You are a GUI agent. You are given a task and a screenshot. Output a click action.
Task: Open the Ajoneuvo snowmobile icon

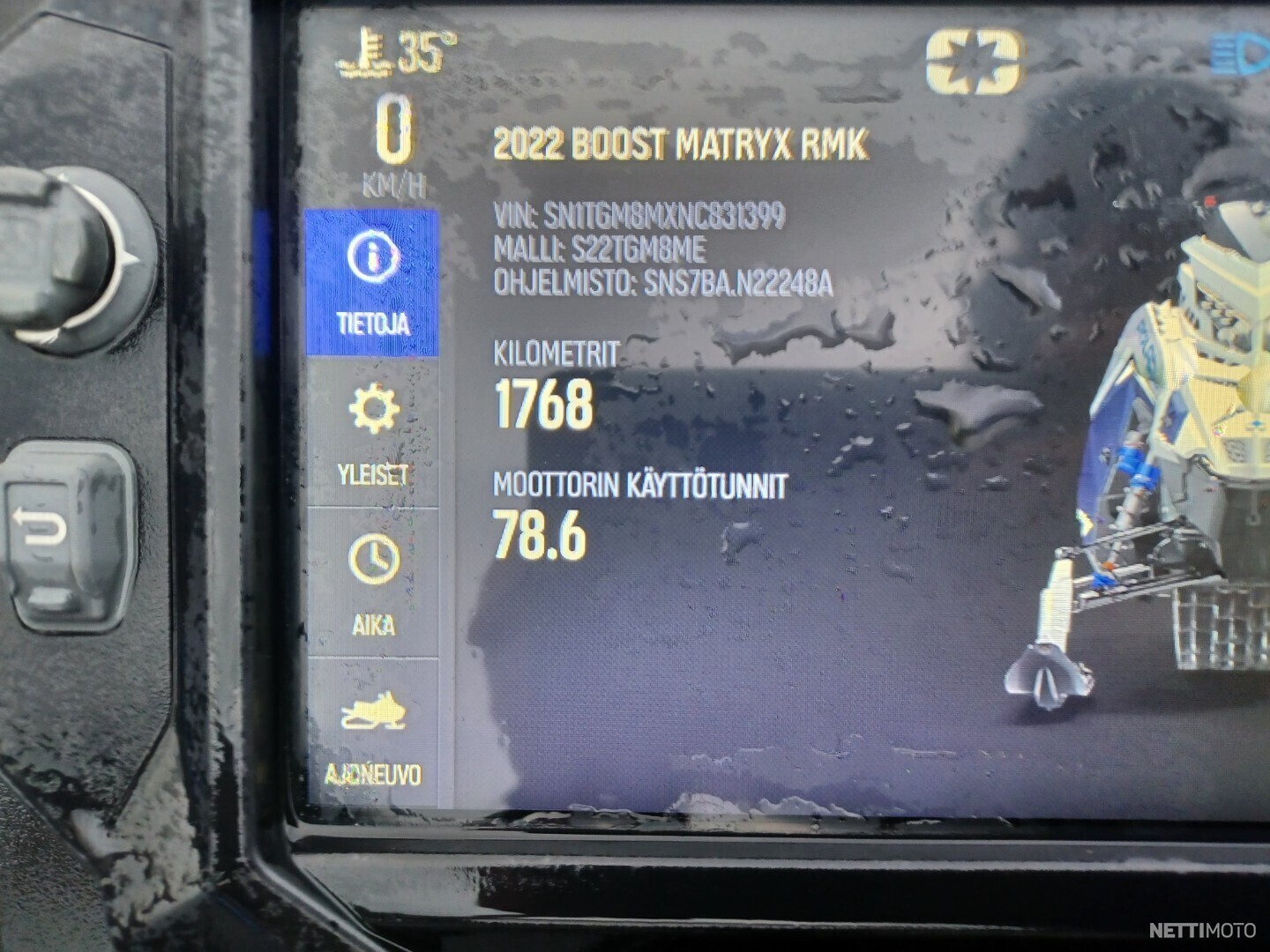tap(374, 708)
